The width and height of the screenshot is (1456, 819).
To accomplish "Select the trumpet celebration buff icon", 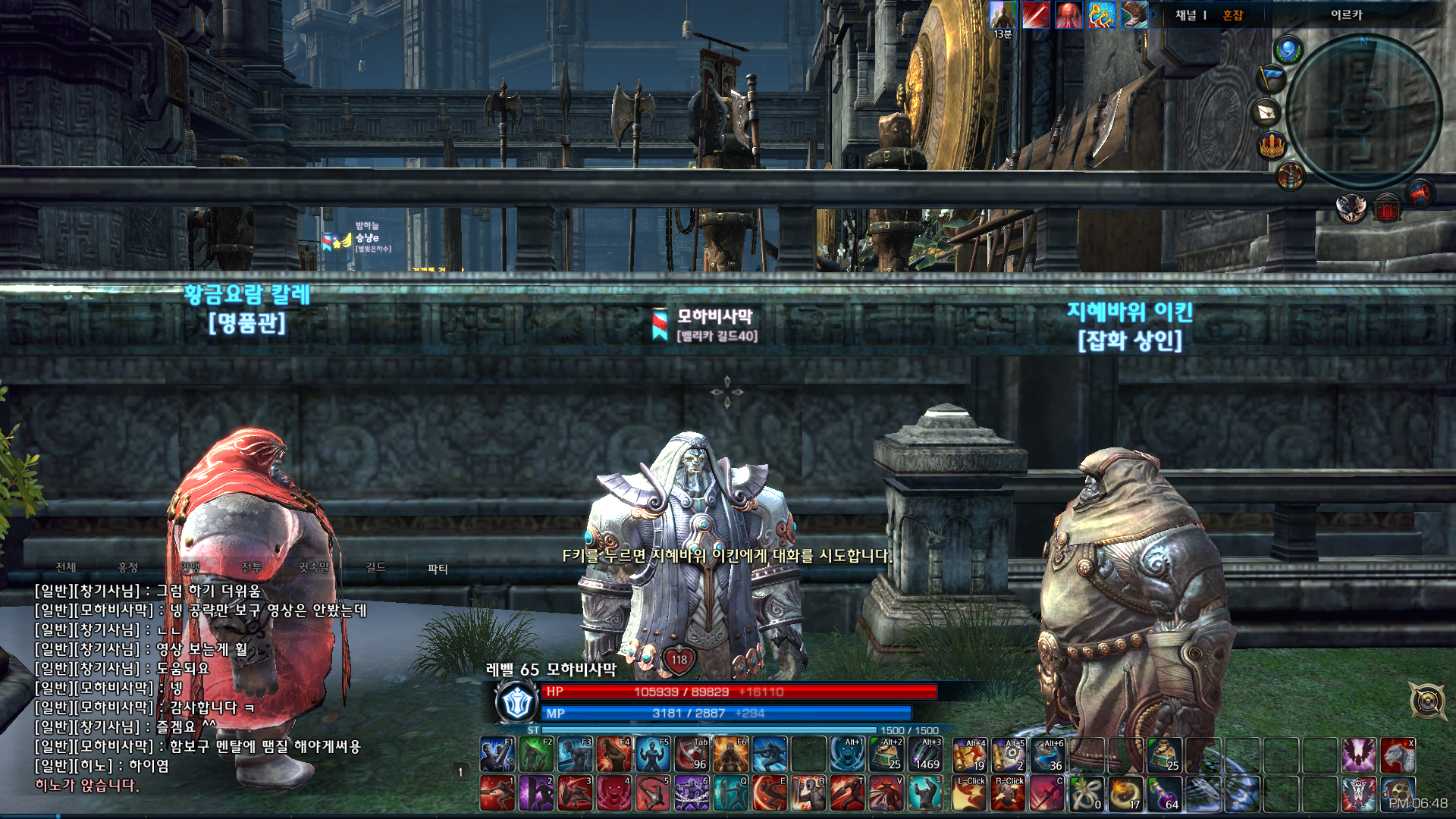I will tap(1102, 15).
